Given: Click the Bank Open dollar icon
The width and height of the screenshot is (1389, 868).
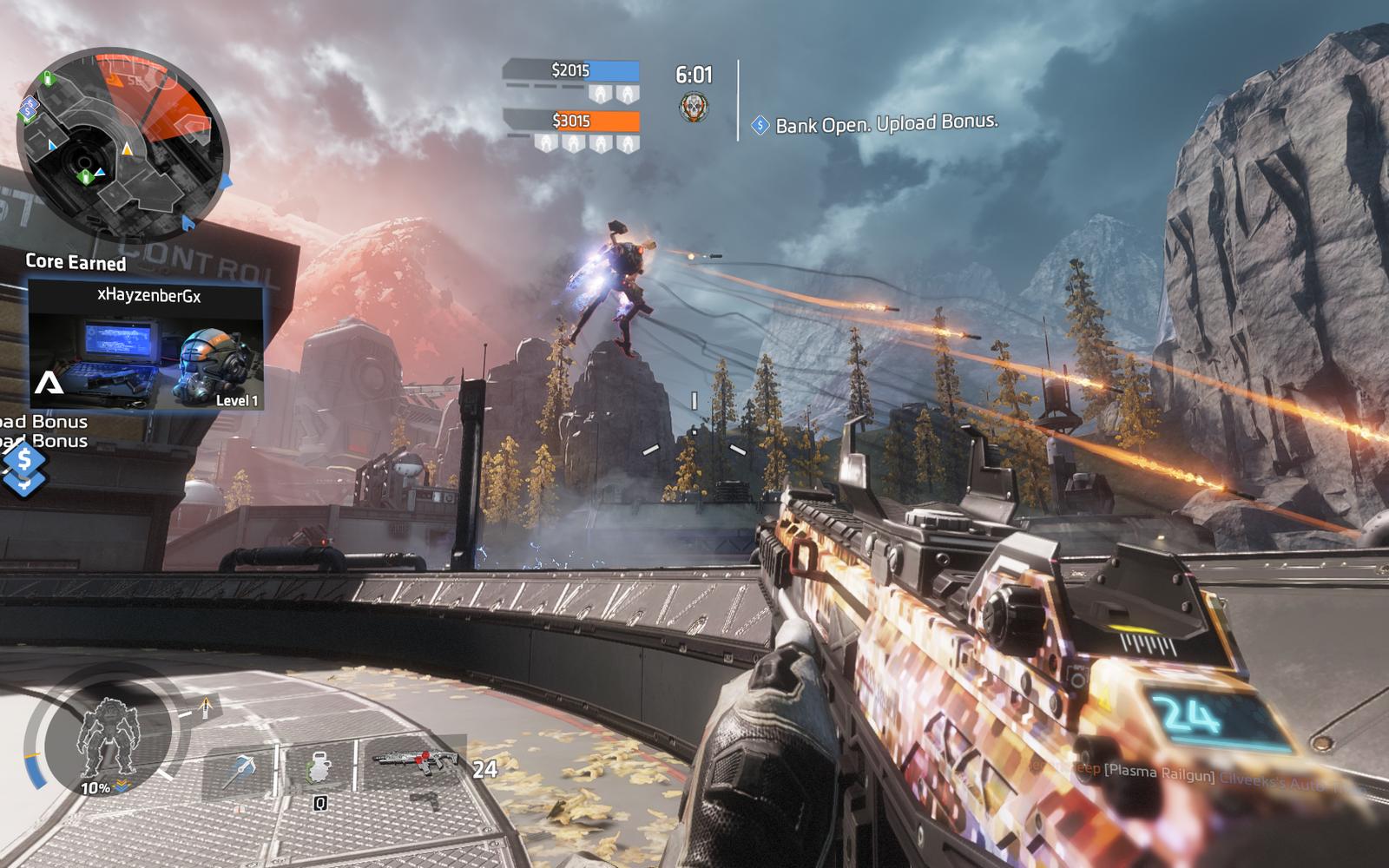Looking at the screenshot, I should coord(760,126).
